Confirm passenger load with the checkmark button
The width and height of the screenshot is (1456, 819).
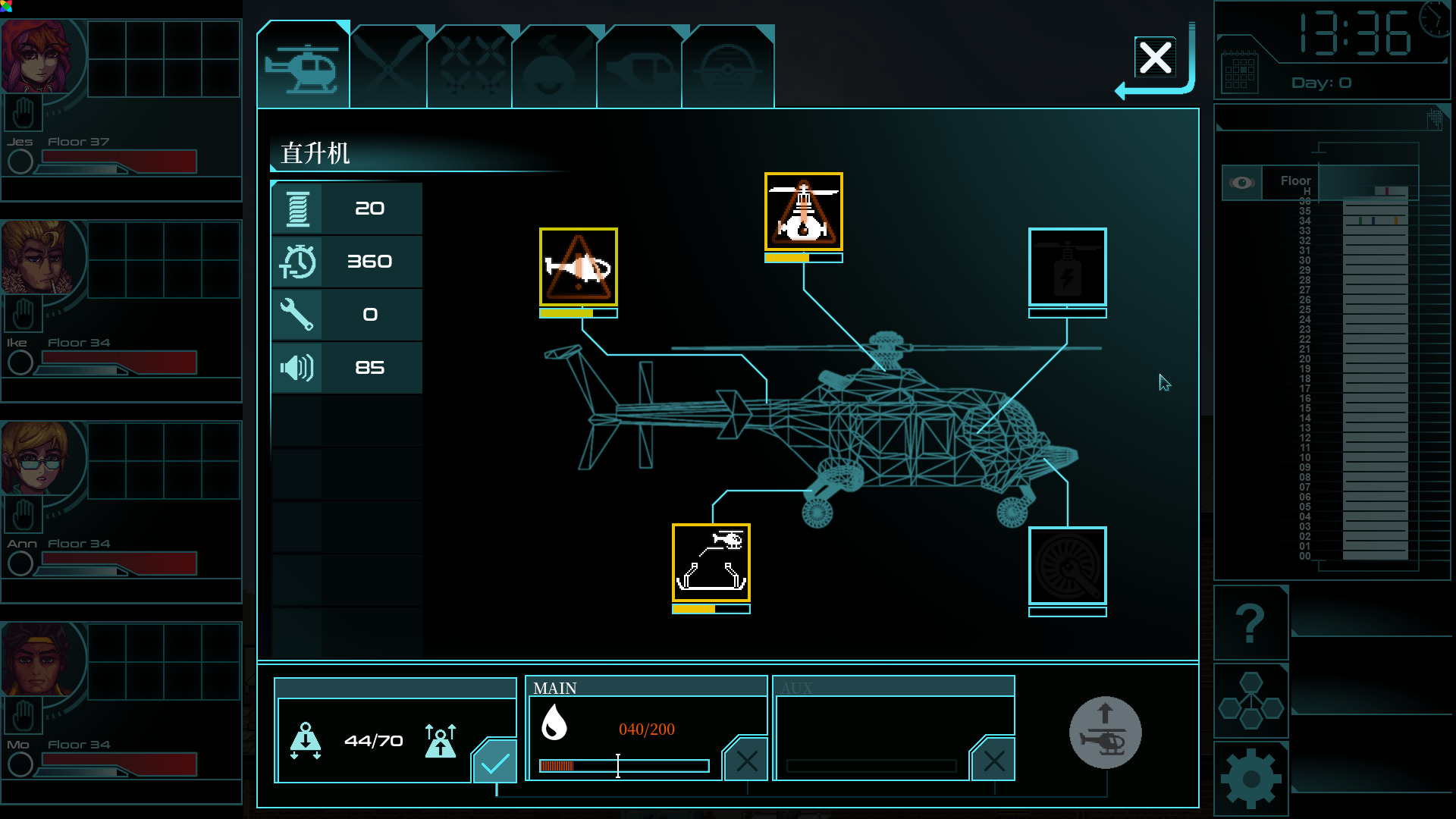pos(495,761)
